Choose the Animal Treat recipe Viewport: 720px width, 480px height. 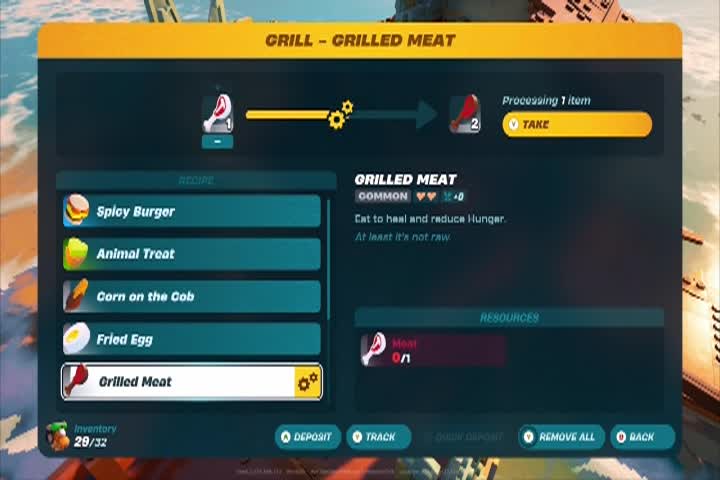(x=191, y=254)
